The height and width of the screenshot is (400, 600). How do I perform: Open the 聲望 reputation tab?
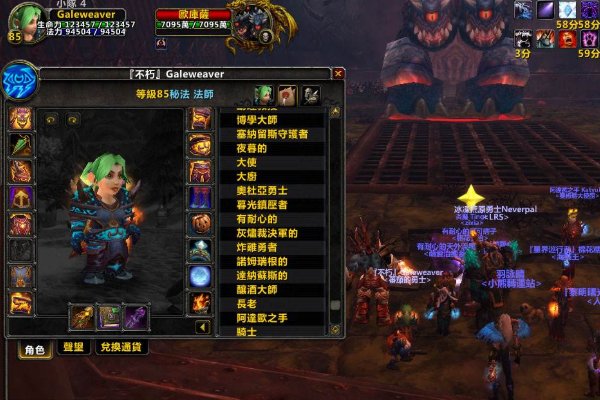point(73,348)
